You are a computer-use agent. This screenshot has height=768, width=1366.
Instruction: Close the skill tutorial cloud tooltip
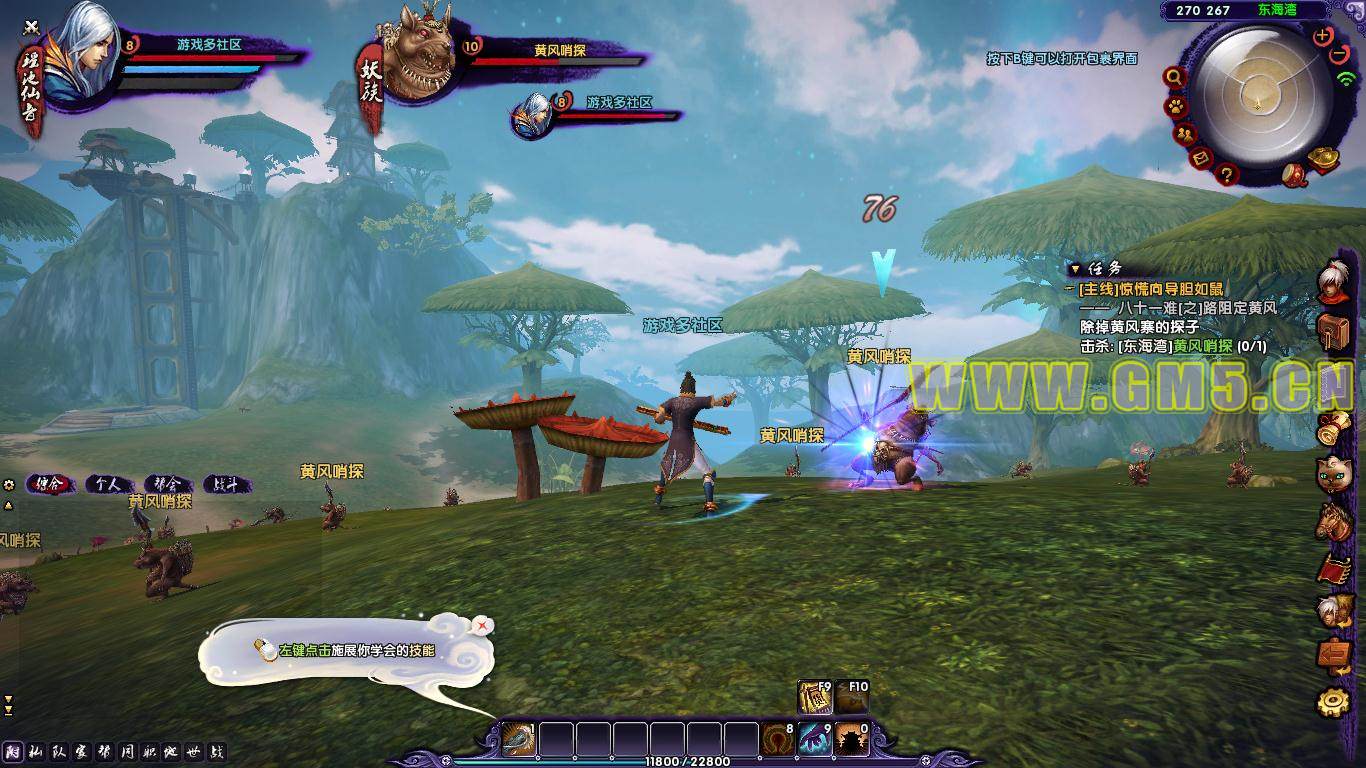coord(484,625)
